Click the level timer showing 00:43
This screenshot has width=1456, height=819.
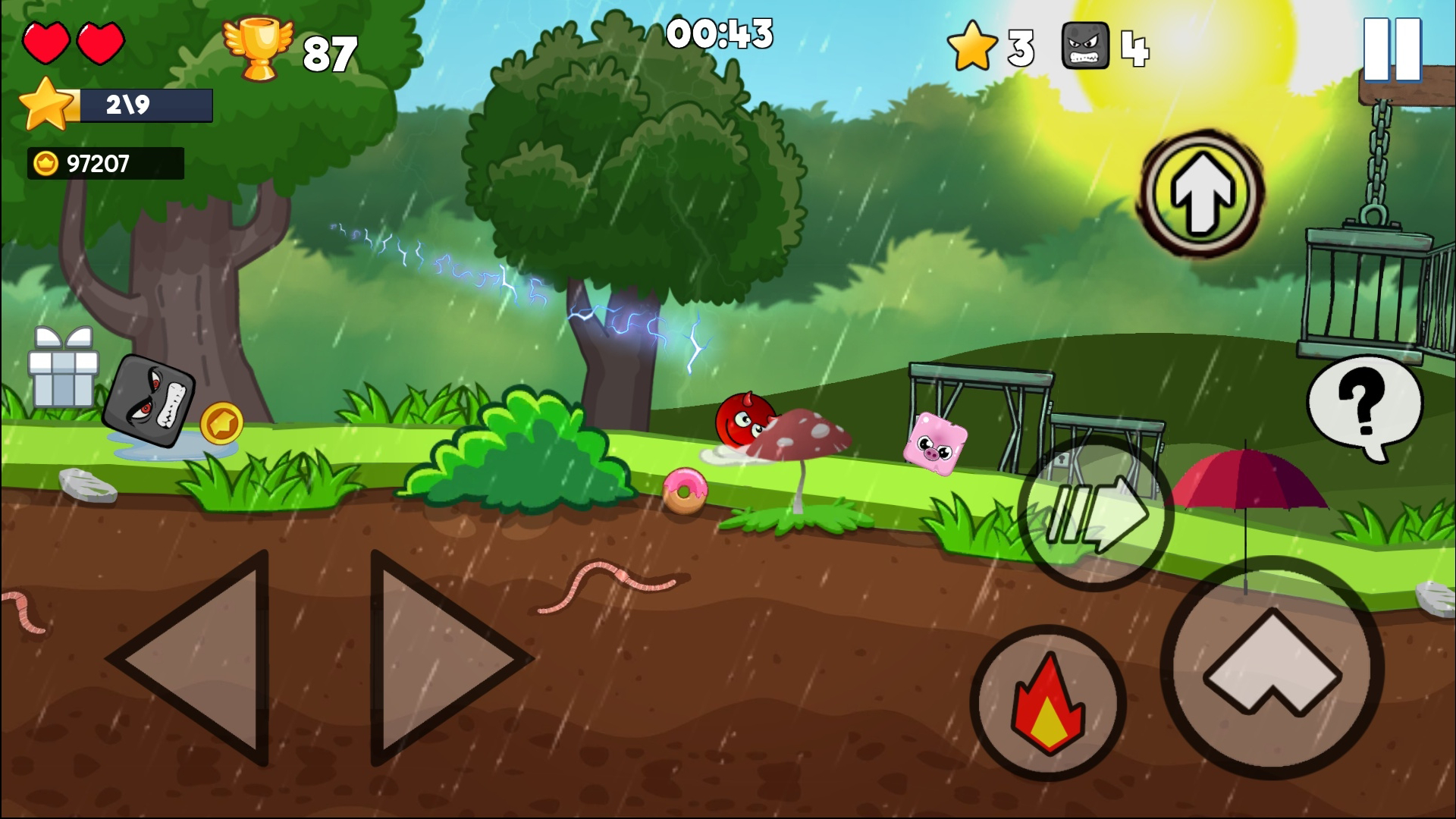(720, 33)
